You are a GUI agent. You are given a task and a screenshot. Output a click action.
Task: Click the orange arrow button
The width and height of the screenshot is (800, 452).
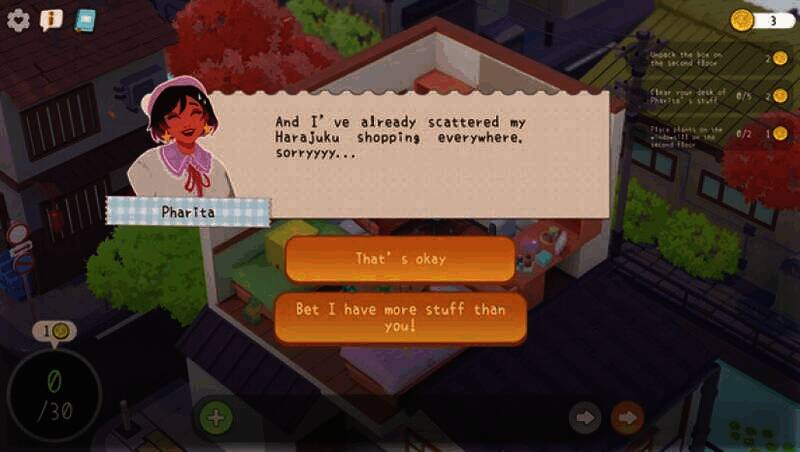point(627,417)
